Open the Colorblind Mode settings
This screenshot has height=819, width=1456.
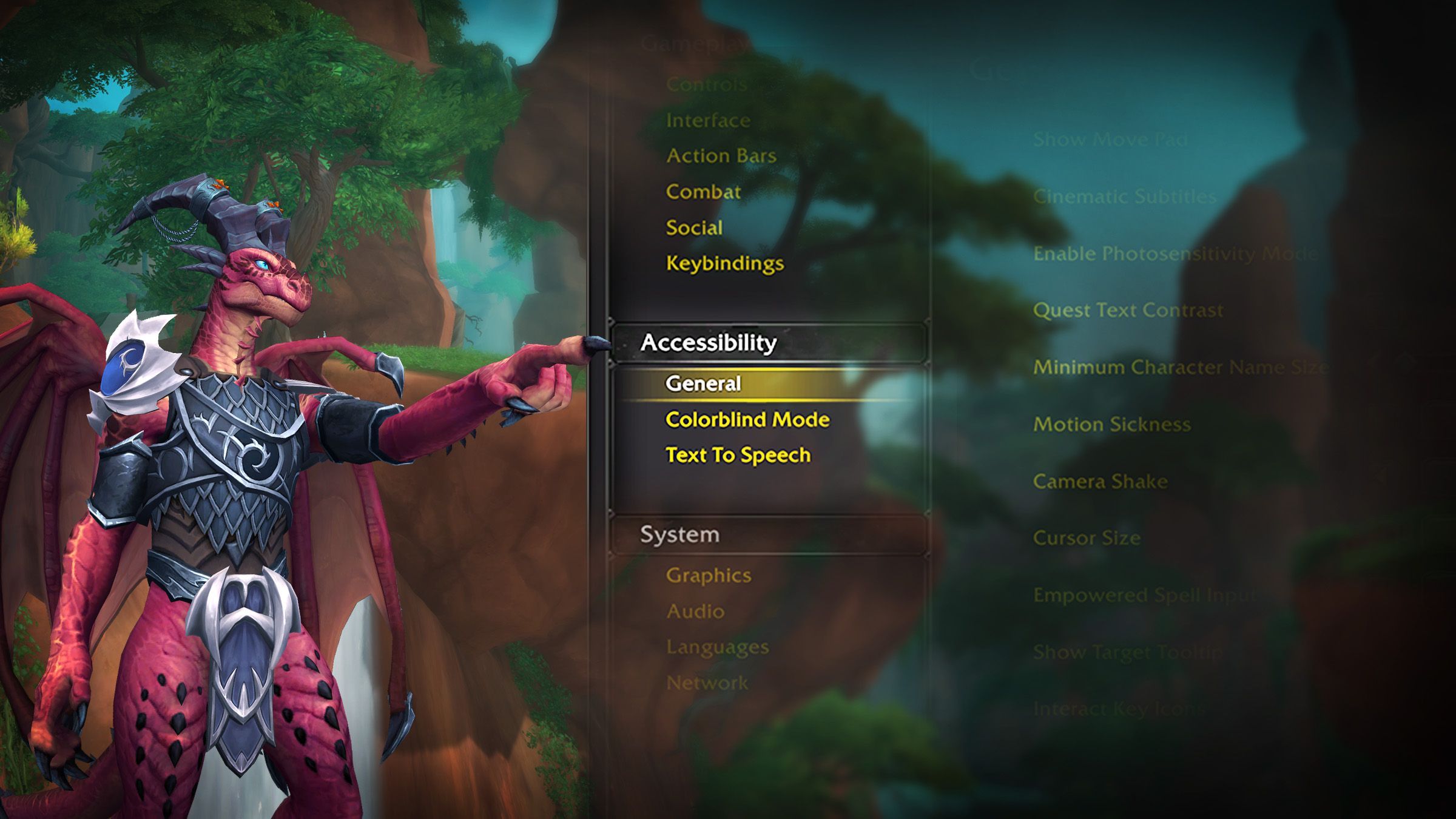click(x=747, y=419)
